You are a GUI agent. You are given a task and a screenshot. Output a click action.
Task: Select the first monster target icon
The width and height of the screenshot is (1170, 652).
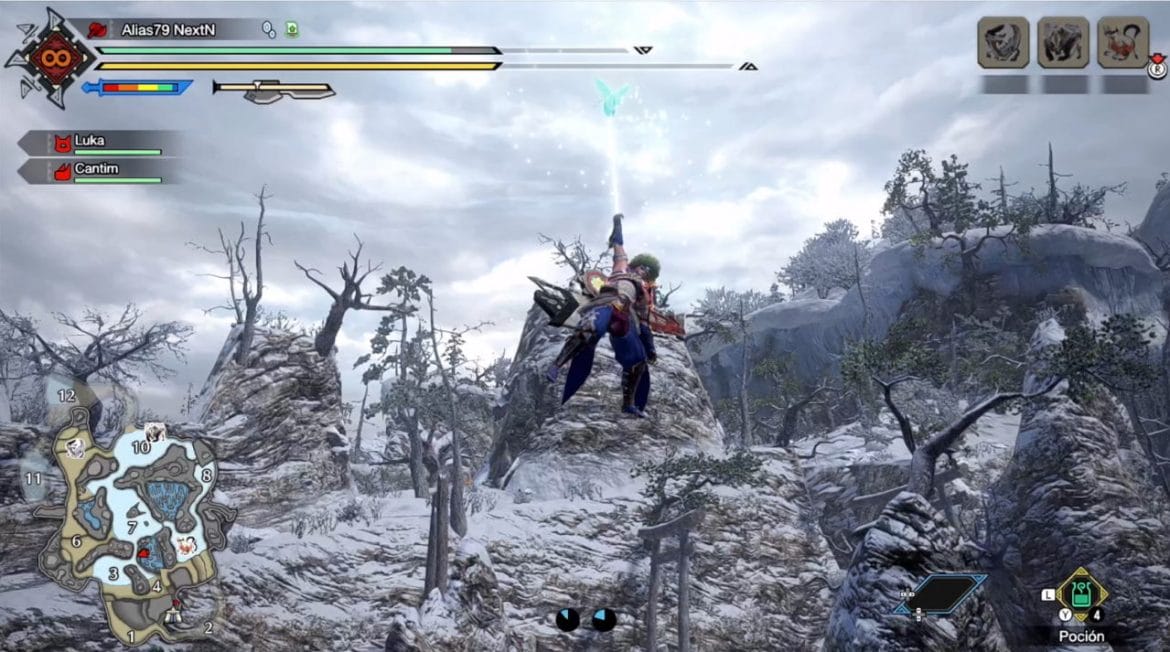(x=1003, y=43)
